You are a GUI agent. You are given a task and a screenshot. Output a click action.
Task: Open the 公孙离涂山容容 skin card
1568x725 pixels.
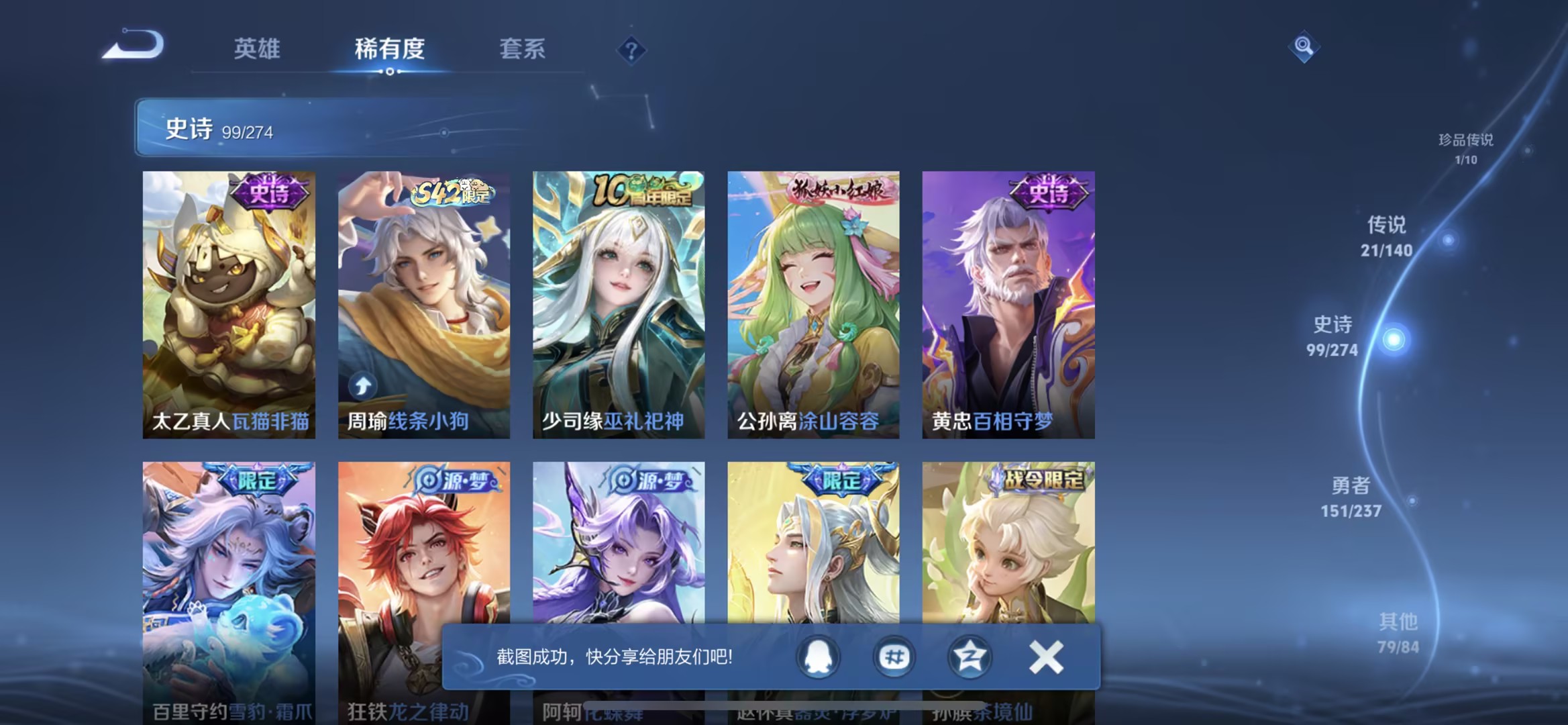click(x=813, y=302)
